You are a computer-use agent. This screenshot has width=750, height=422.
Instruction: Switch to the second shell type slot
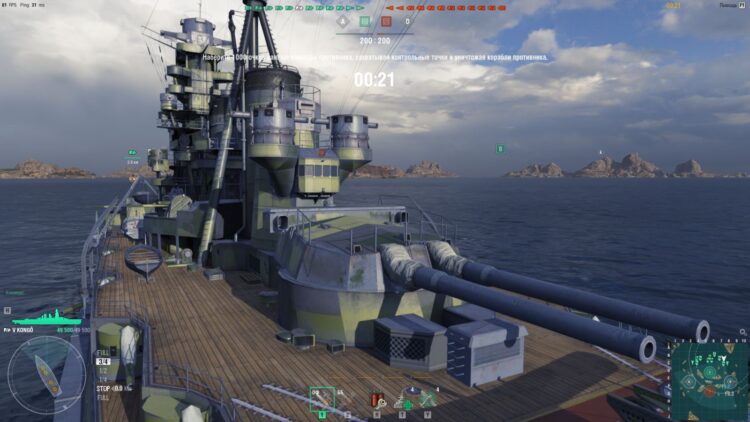coord(346,399)
